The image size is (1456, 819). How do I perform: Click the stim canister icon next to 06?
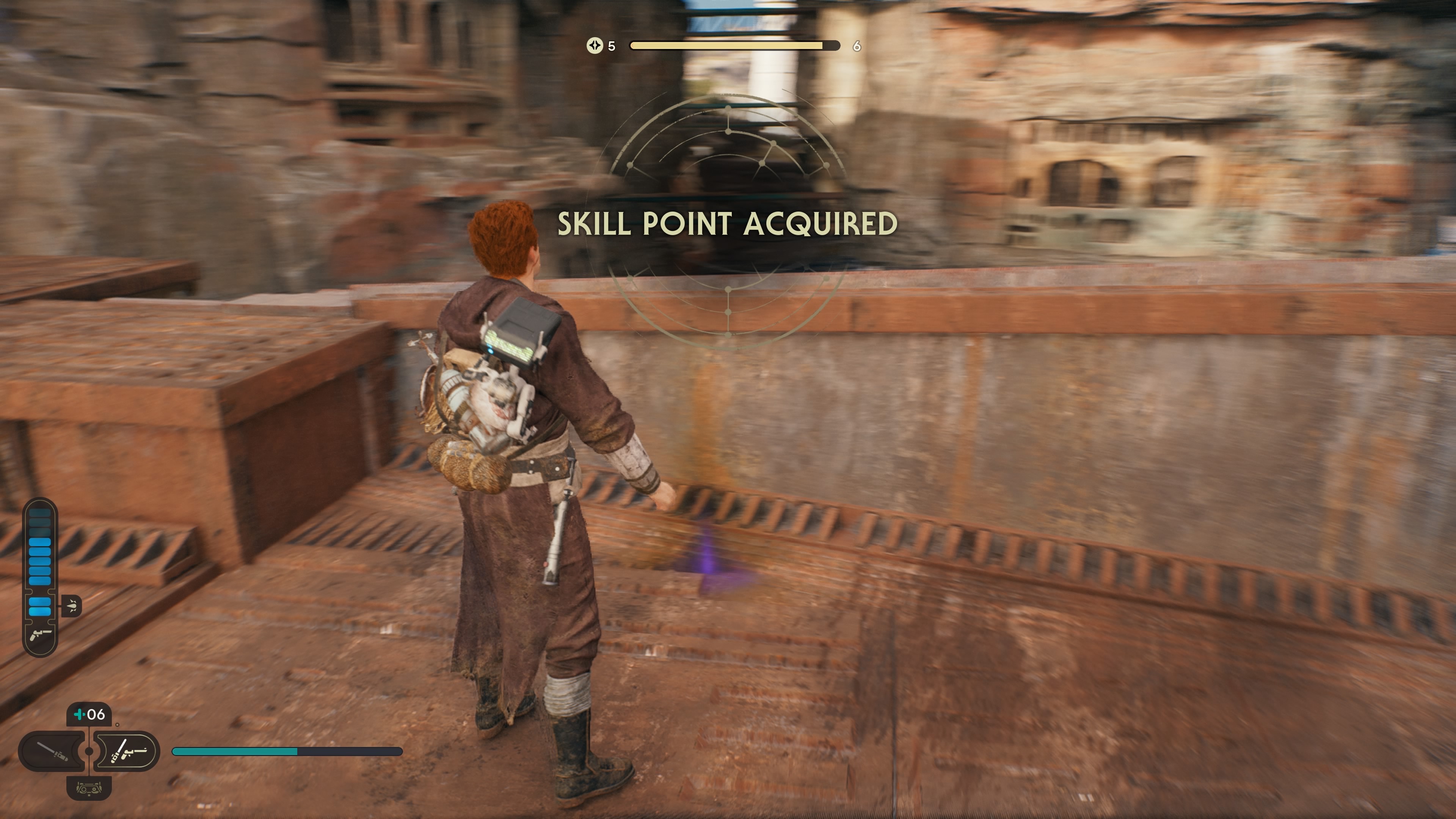click(79, 714)
